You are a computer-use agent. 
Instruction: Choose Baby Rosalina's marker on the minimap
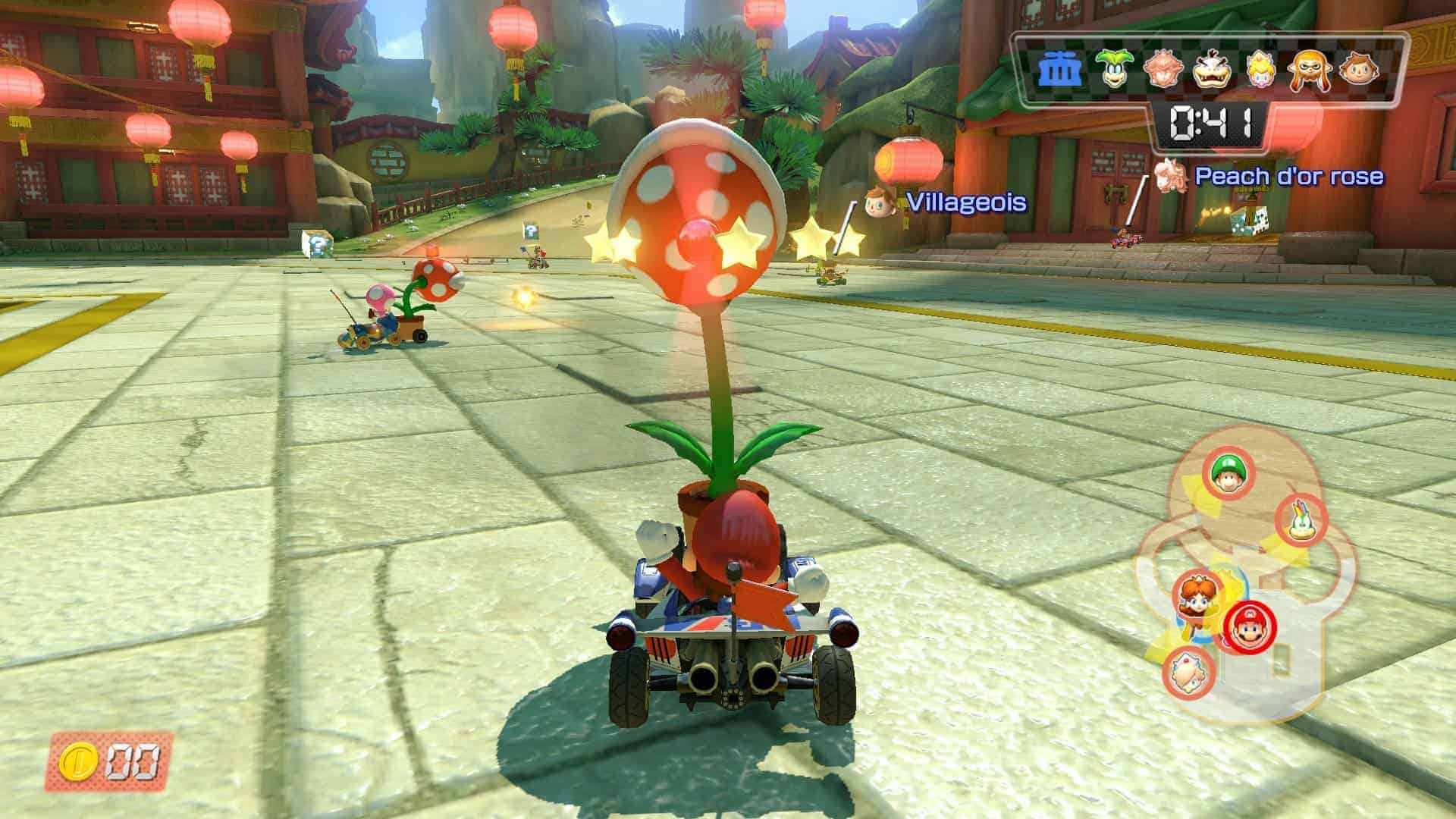(1188, 672)
